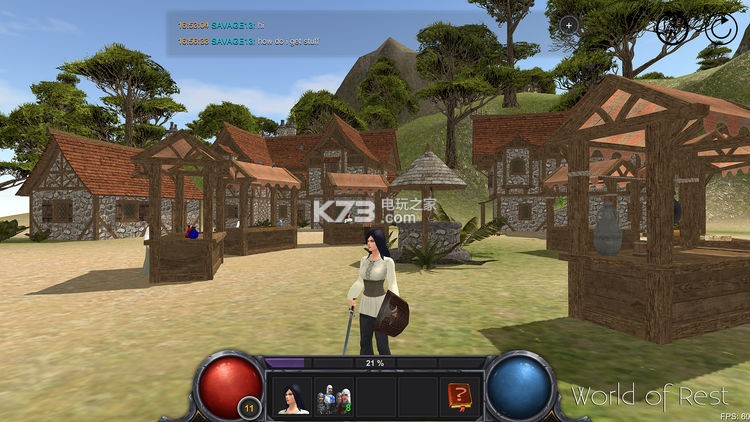Open the group of knights icon

pyautogui.click(x=334, y=397)
